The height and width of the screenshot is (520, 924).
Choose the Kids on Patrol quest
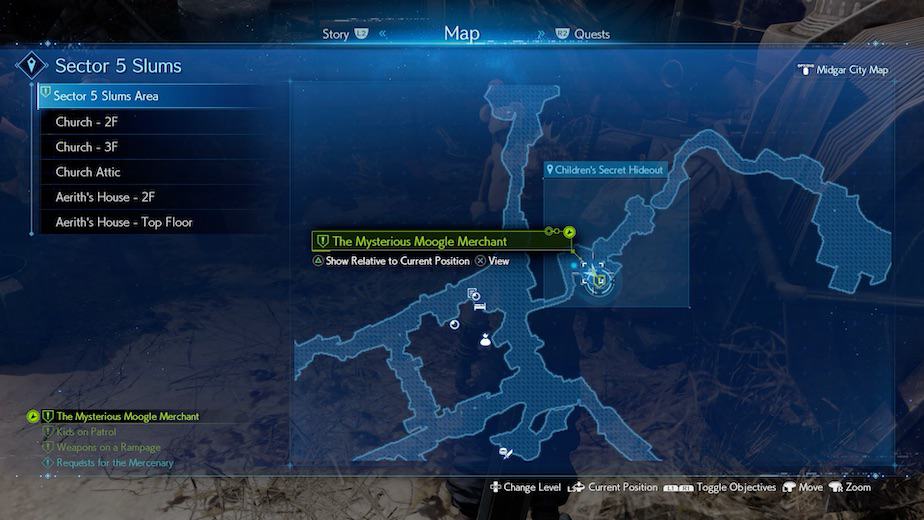(x=86, y=432)
